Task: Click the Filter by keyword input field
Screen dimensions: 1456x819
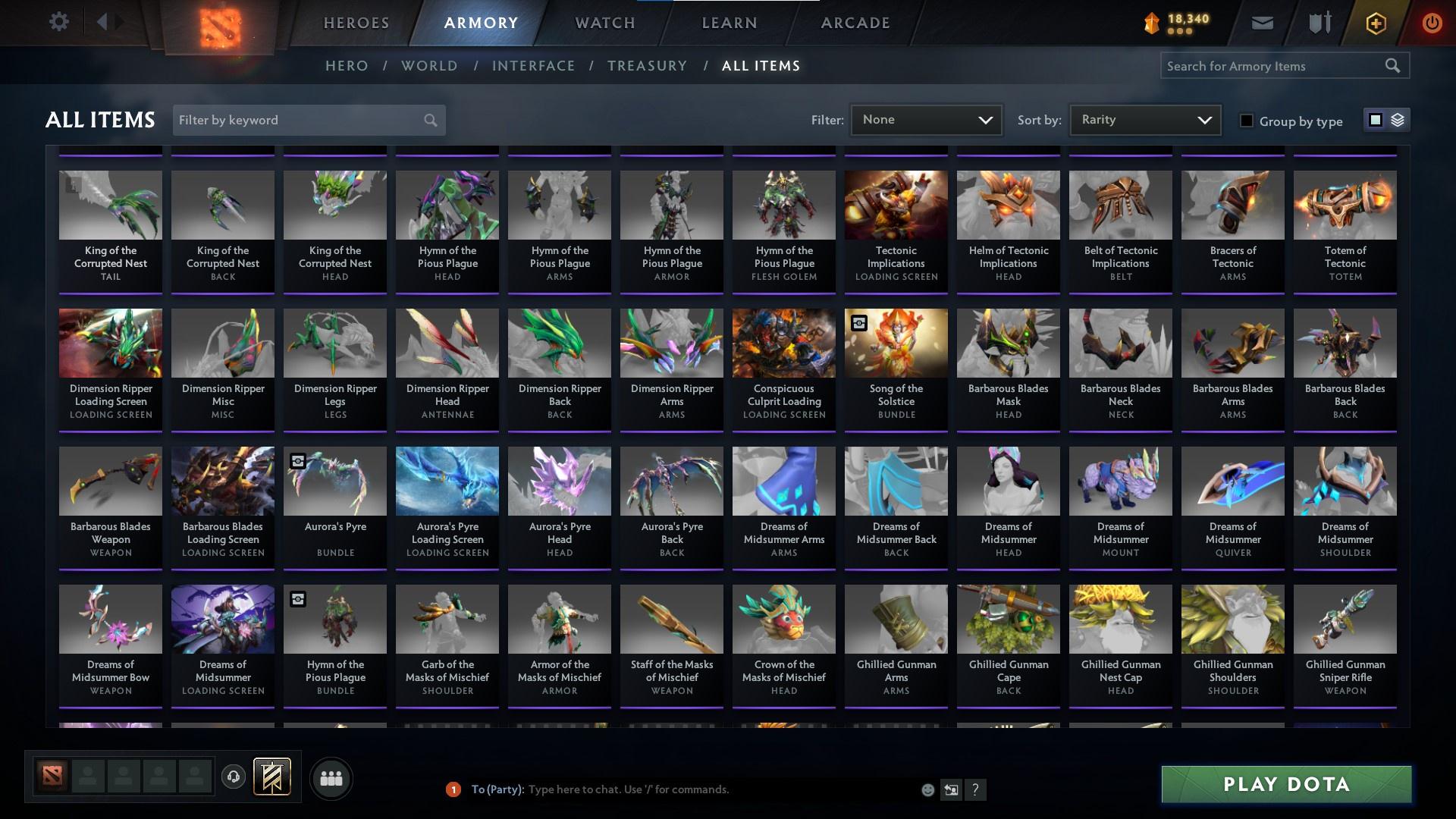Action: [296, 120]
